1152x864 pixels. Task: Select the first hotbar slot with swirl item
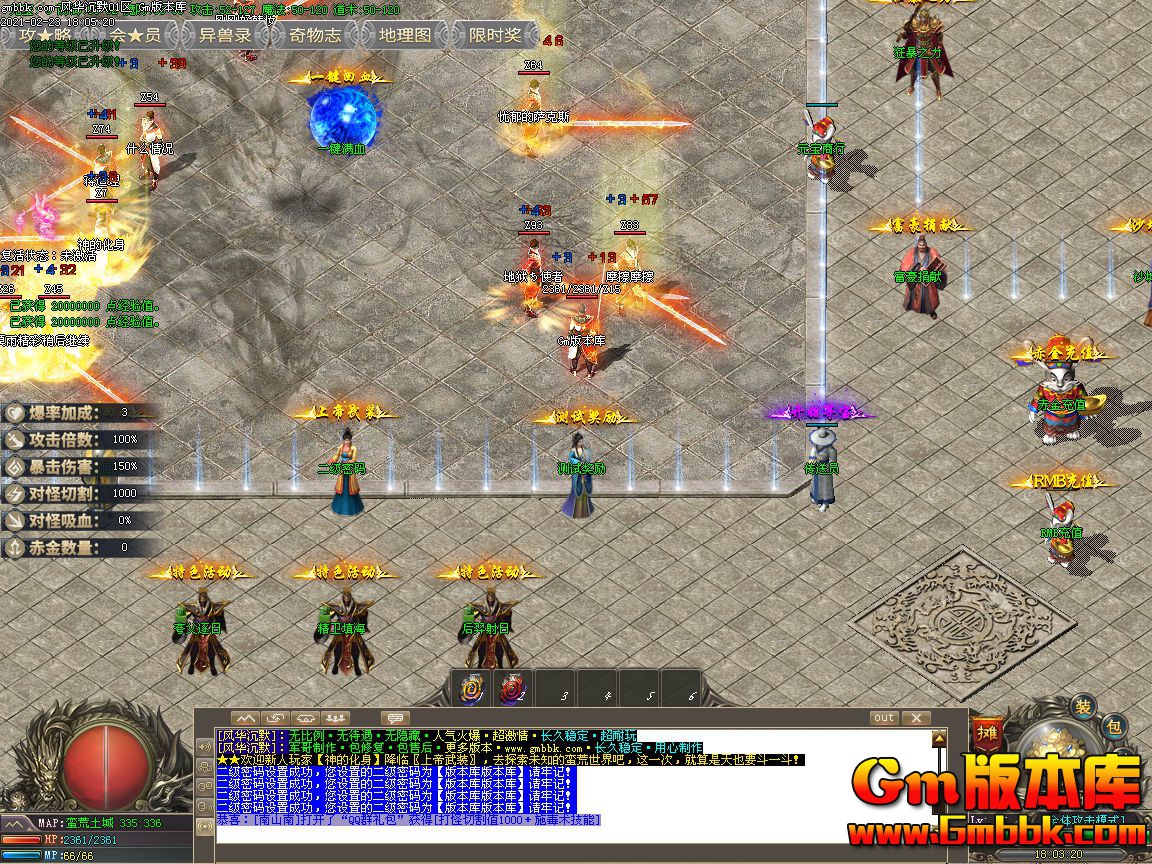pos(470,689)
